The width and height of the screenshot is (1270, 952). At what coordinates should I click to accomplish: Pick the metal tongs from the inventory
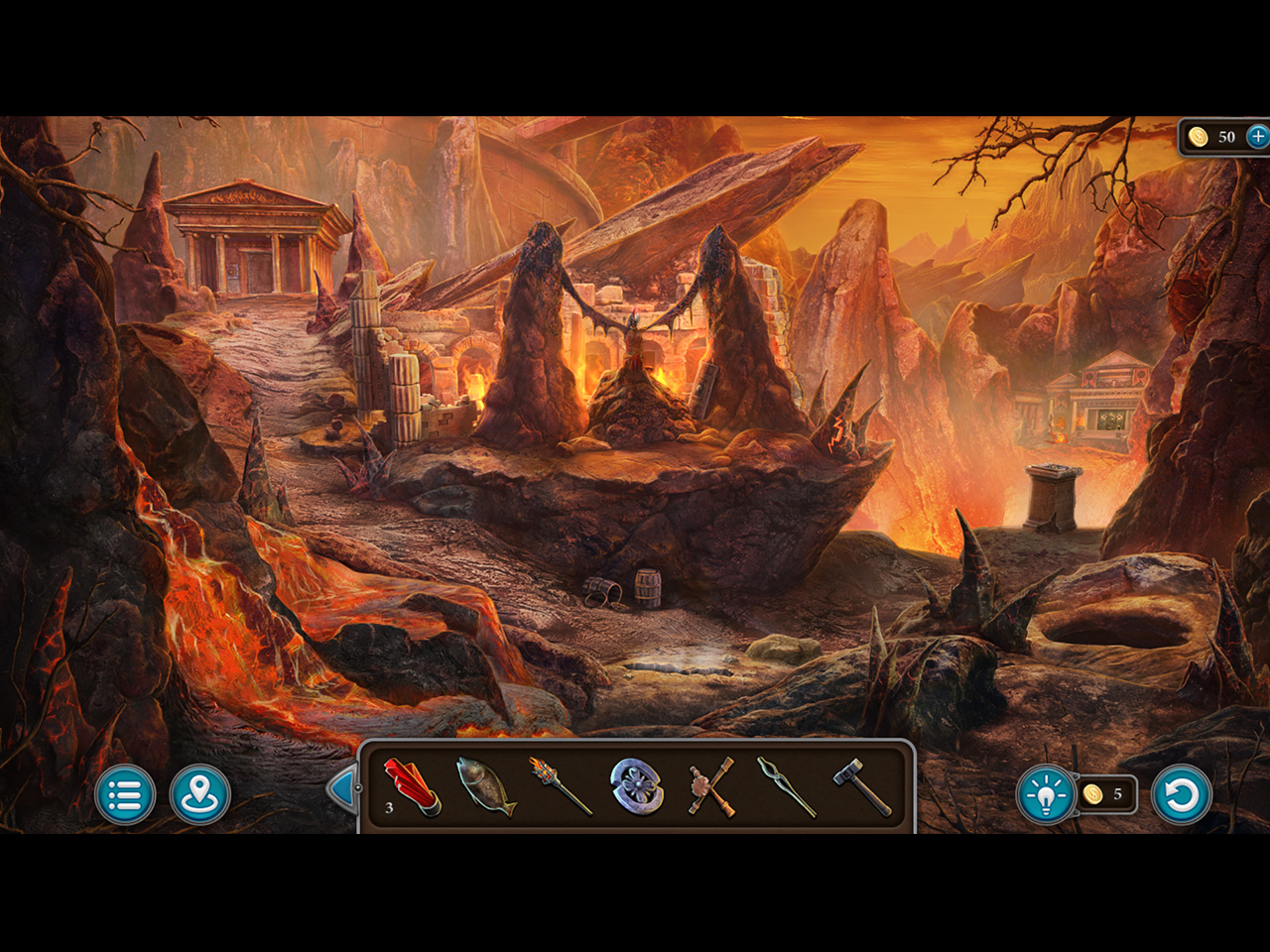coord(786,786)
